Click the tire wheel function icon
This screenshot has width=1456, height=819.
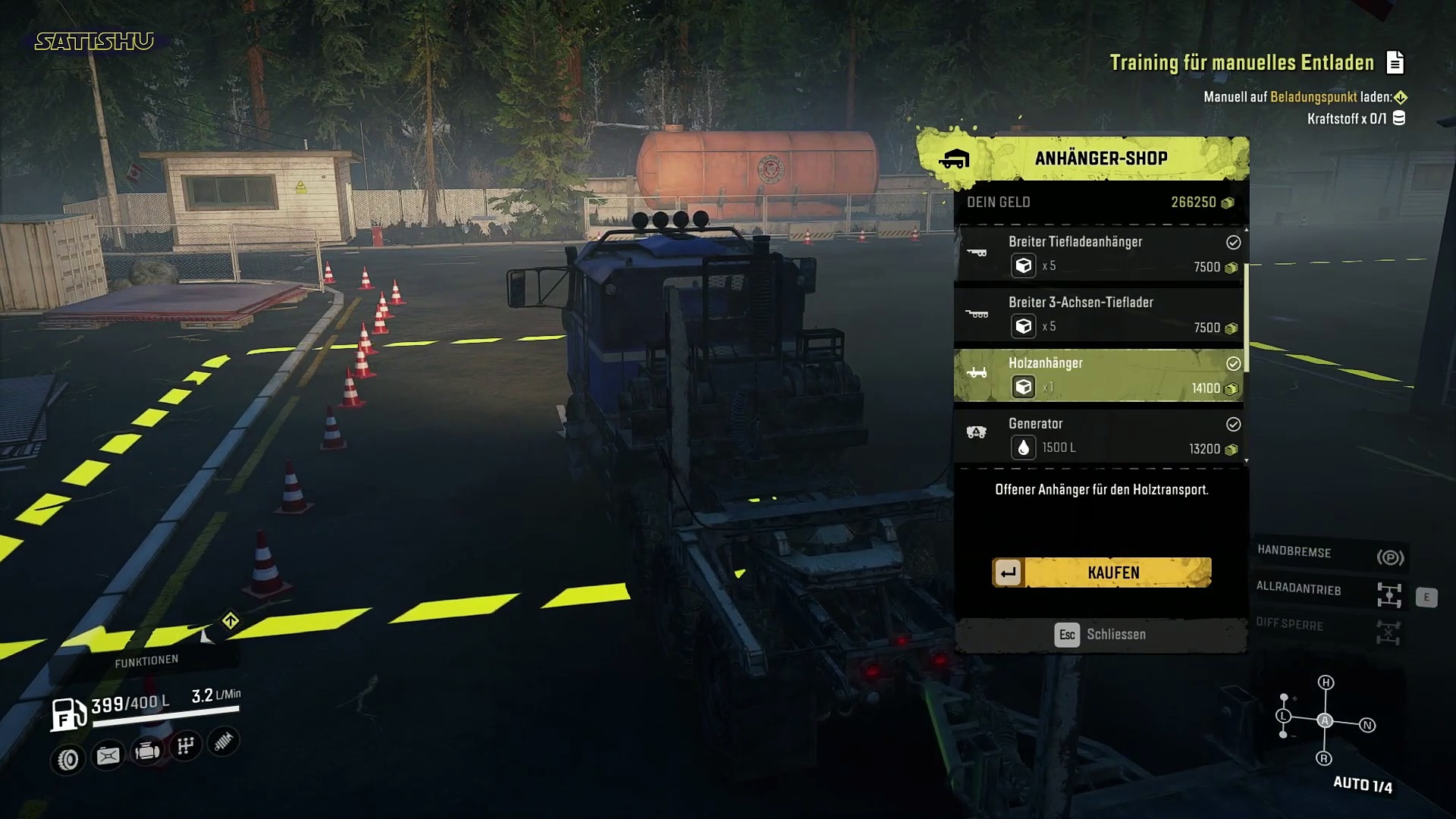coord(68,759)
